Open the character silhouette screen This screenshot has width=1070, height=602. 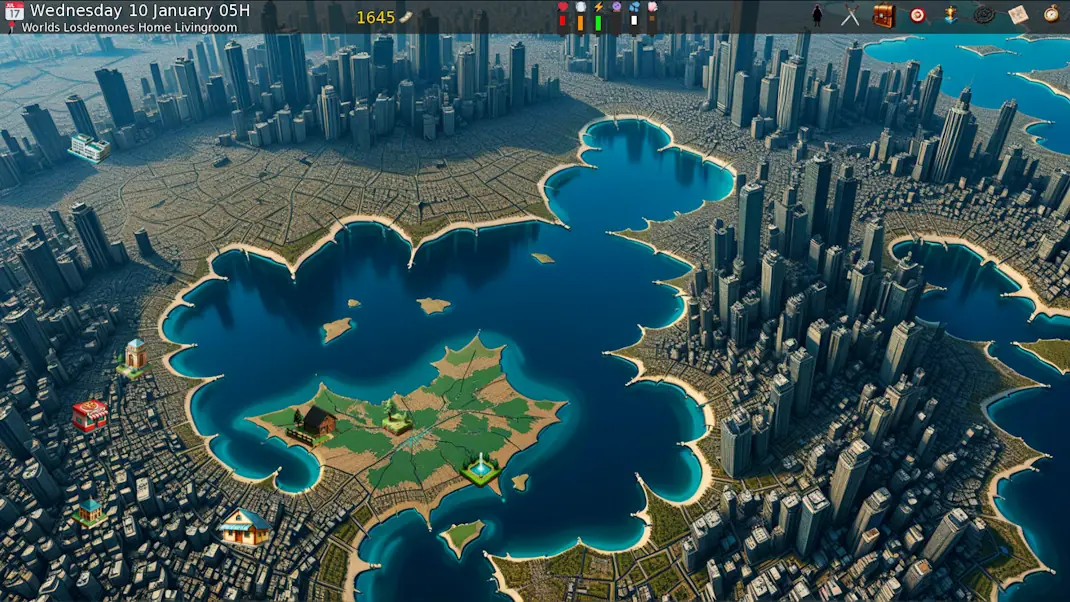(817, 14)
